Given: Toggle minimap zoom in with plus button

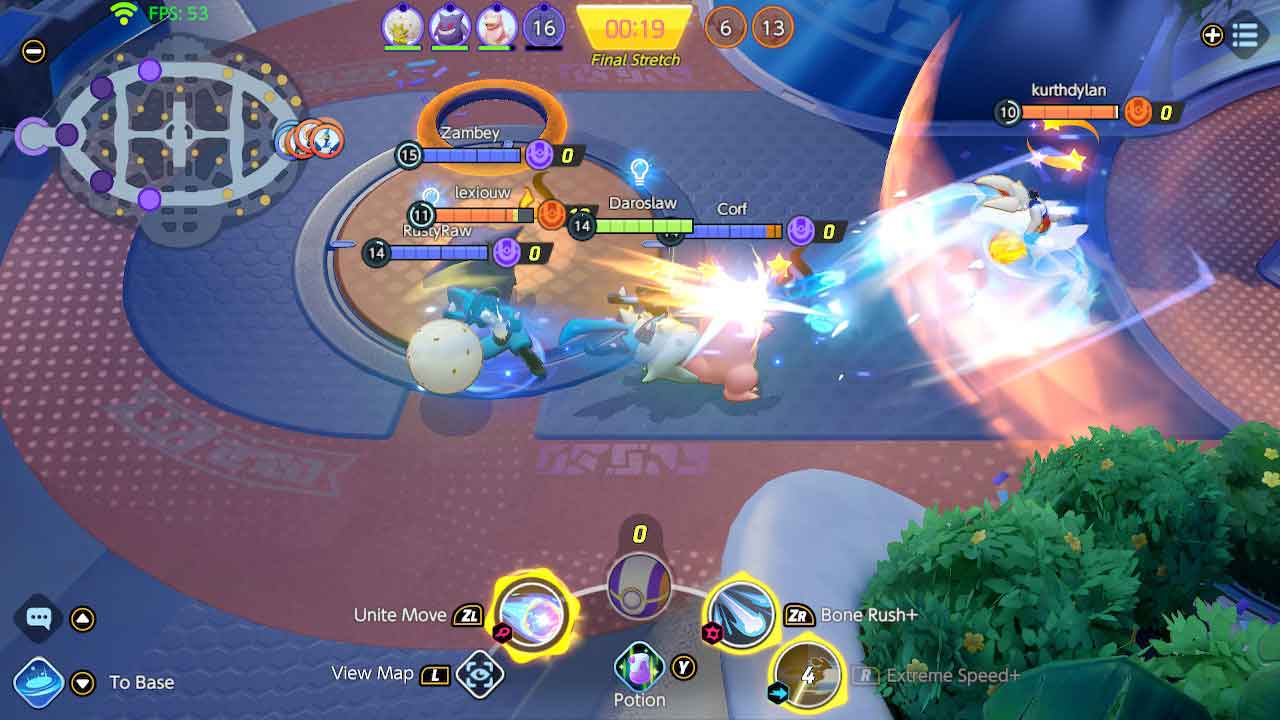Looking at the screenshot, I should (x=1212, y=33).
